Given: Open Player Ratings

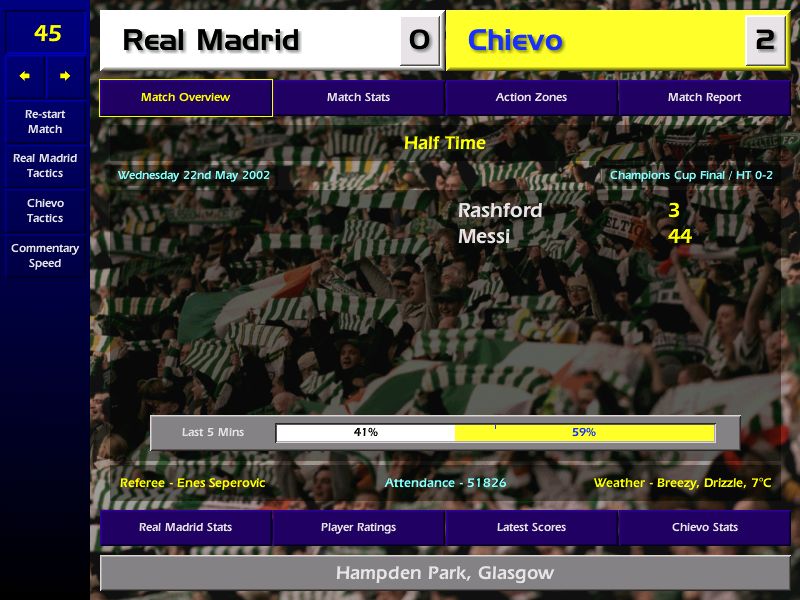Looking at the screenshot, I should (x=358, y=527).
